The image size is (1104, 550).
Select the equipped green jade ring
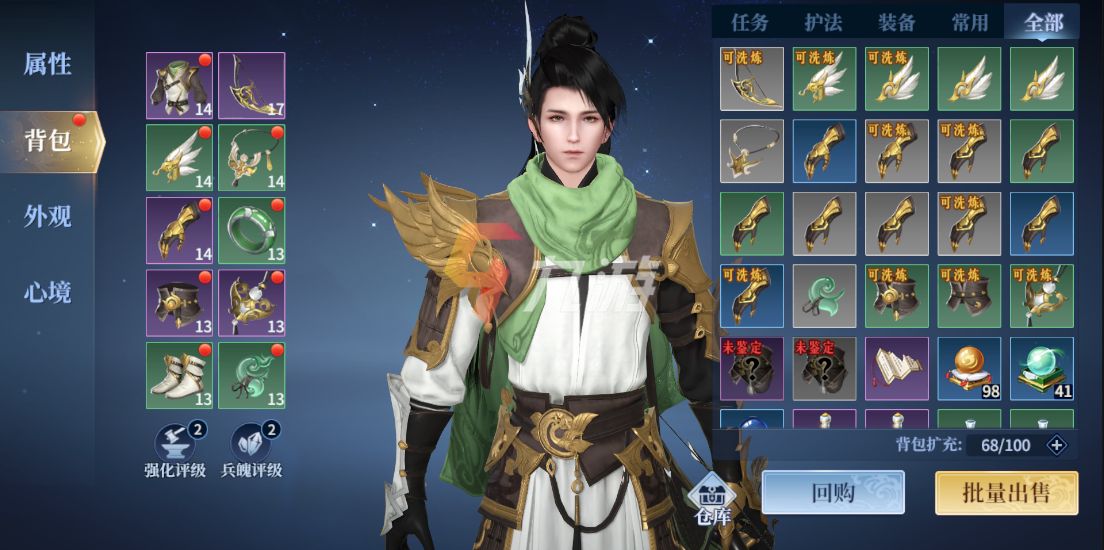[251, 230]
